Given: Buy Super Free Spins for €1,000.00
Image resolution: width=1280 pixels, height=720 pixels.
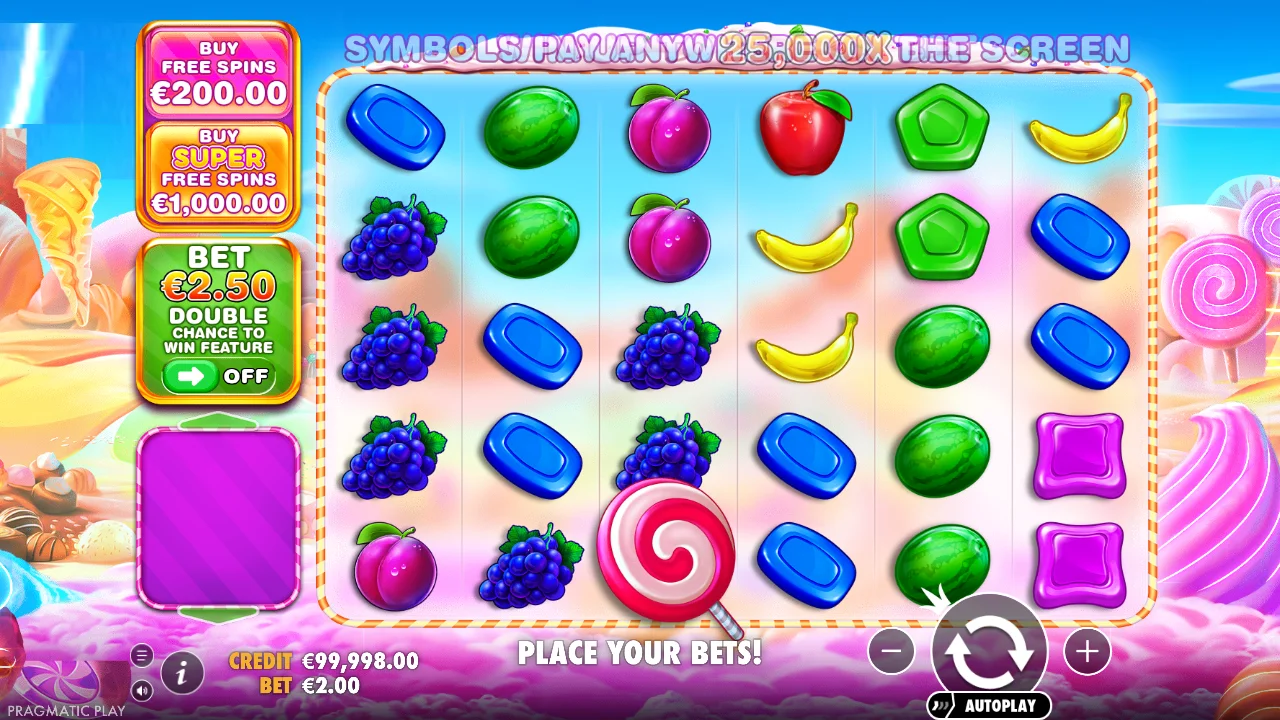Looking at the screenshot, I should point(219,170).
